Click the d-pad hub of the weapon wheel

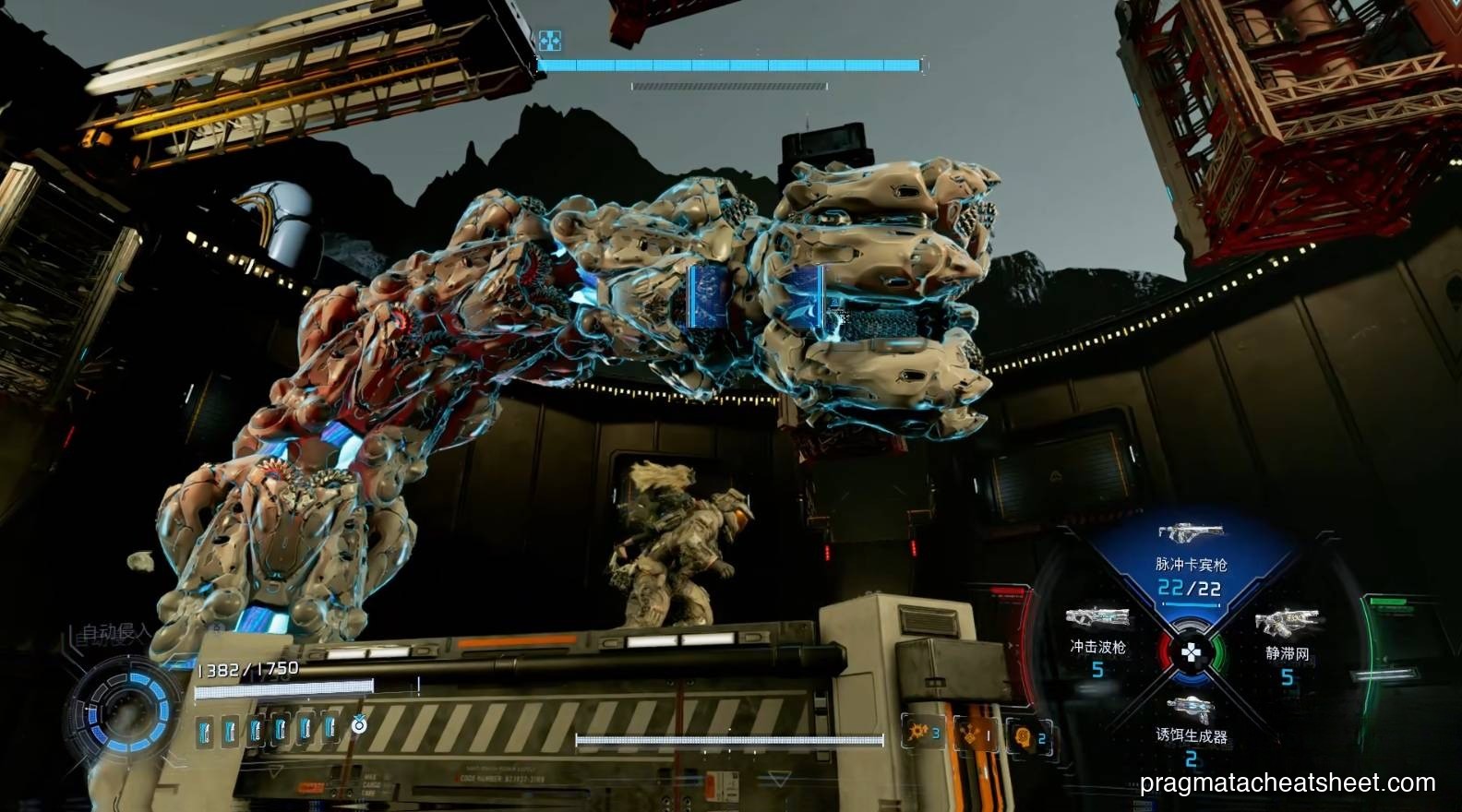click(x=1192, y=653)
